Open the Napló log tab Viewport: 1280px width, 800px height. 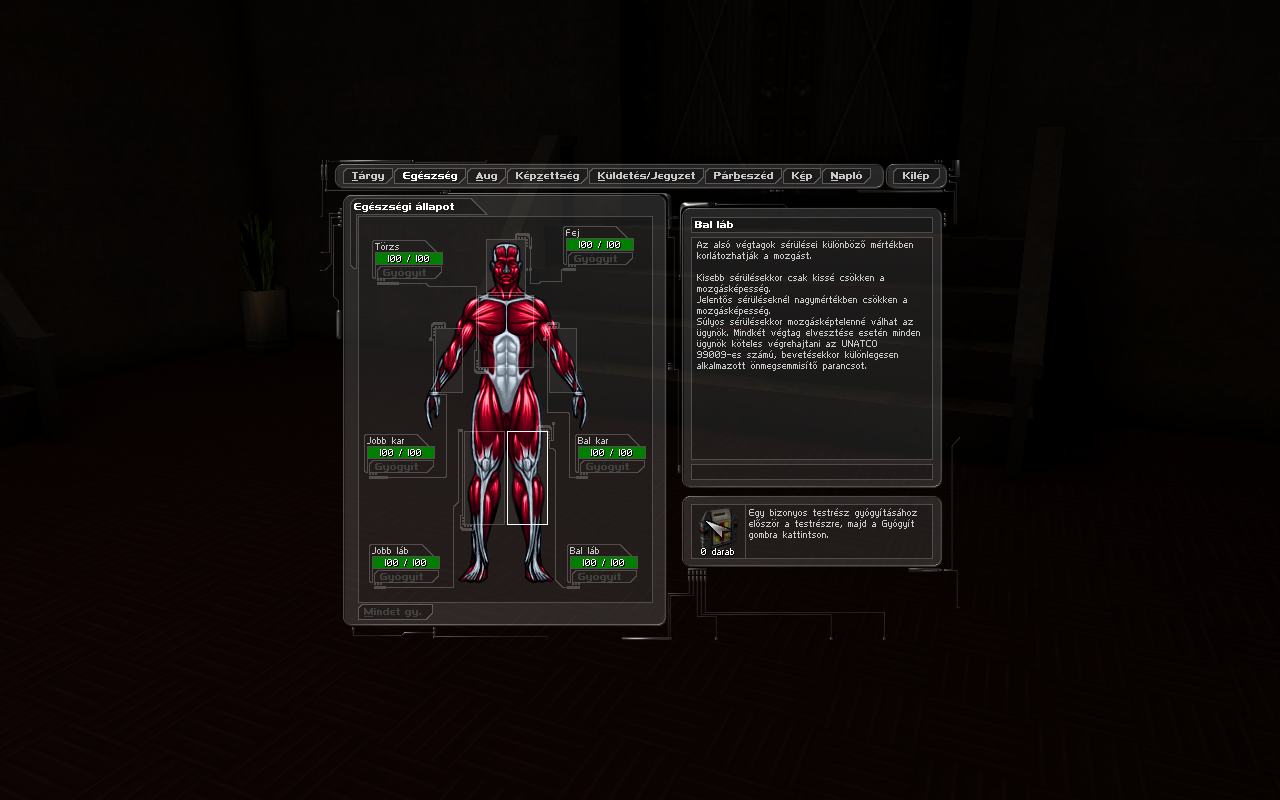pyautogui.click(x=846, y=176)
